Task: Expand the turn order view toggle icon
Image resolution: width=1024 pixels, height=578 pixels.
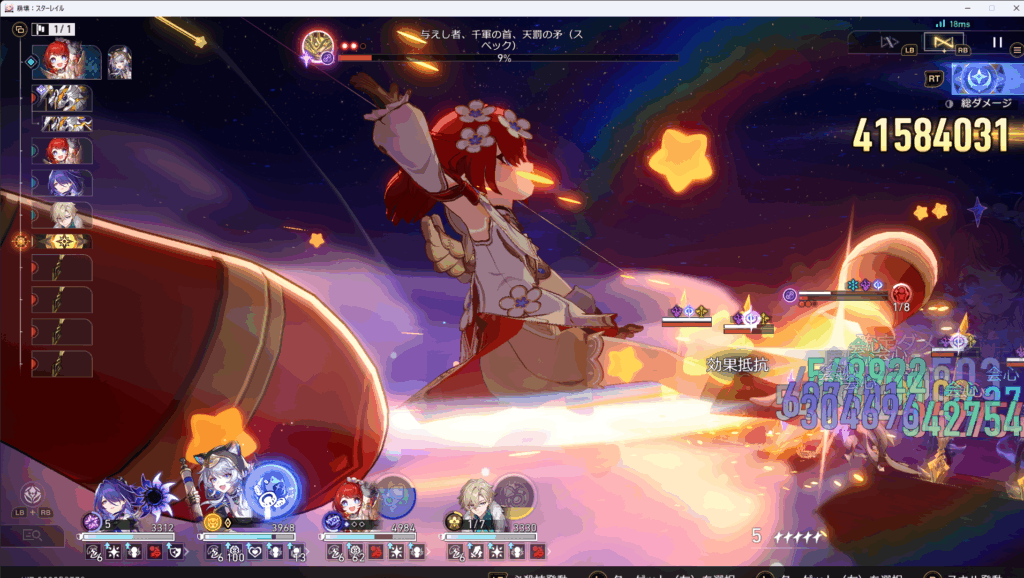Action: (19, 31)
